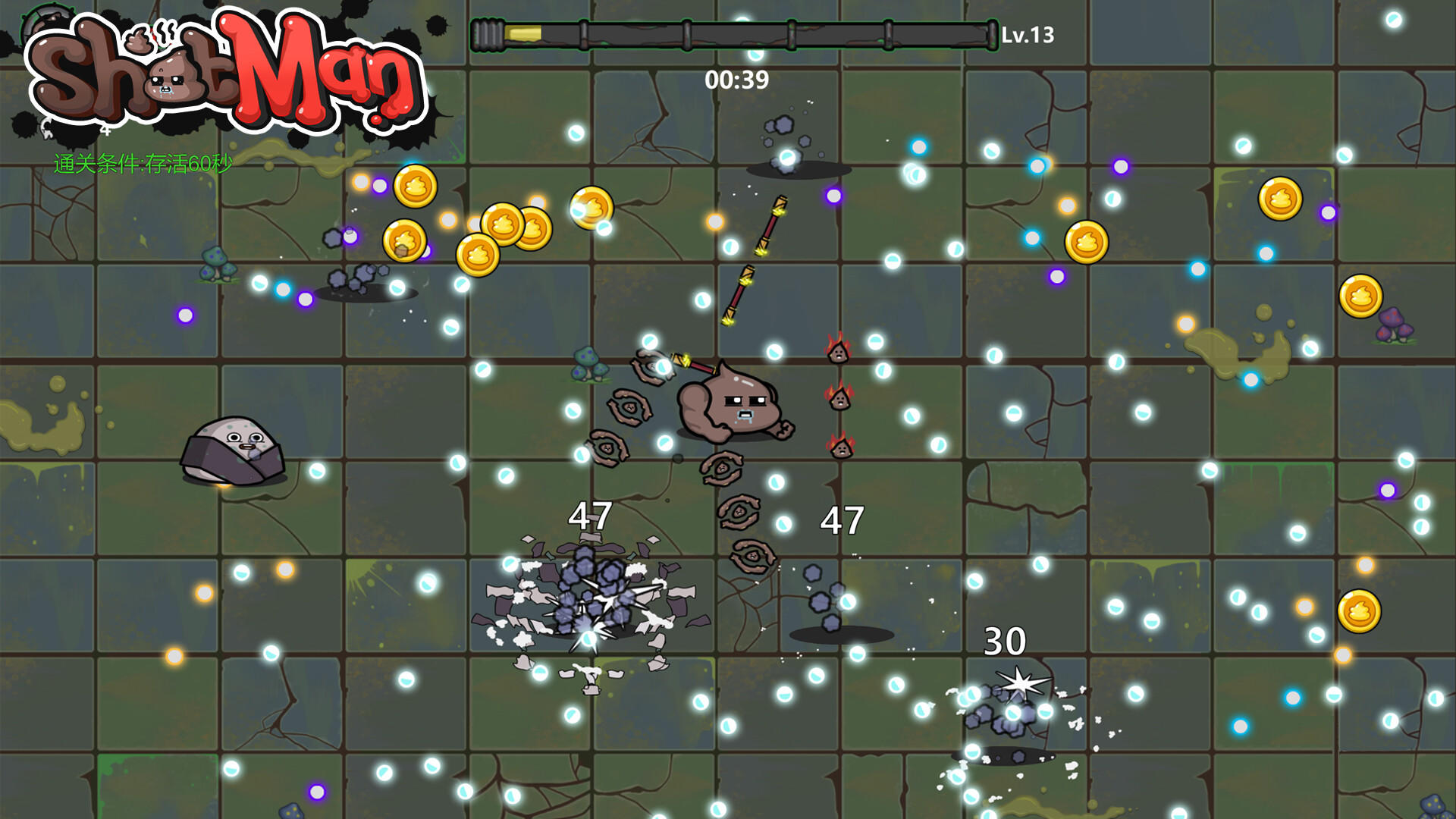Click the 30 damage number near the star burst
This screenshot has height=819, width=1456.
1004,642
